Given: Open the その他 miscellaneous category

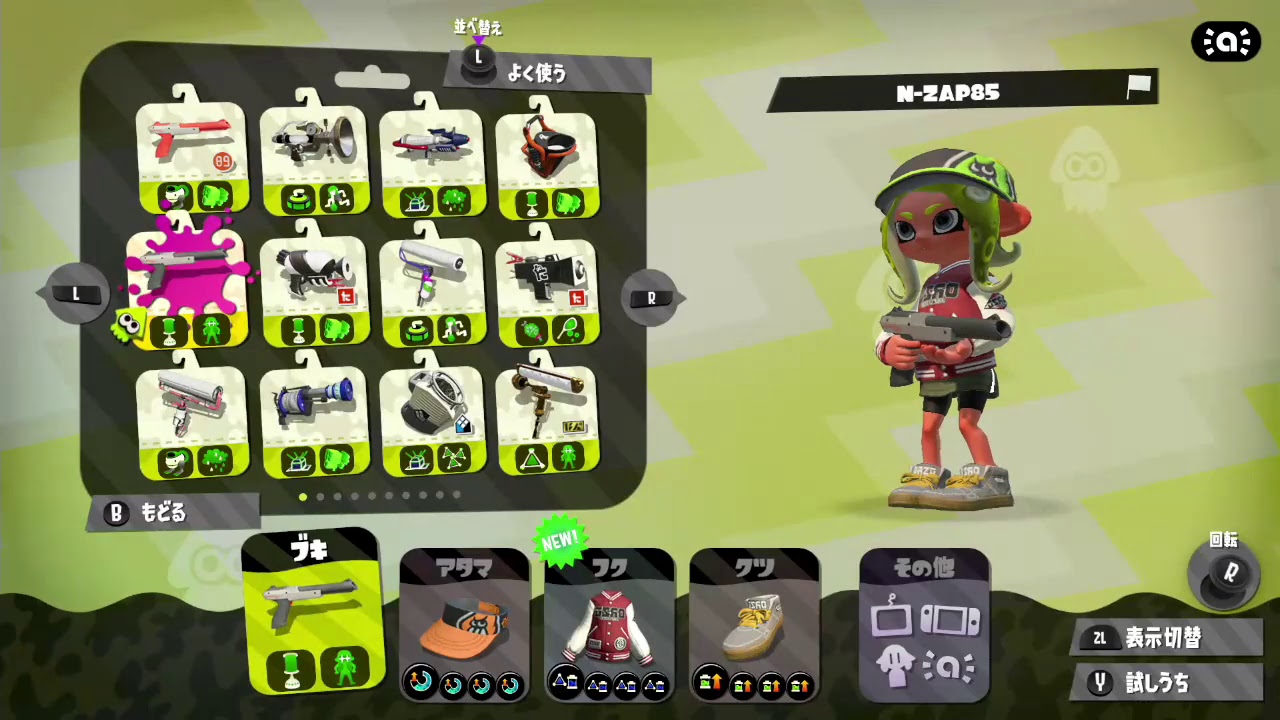Looking at the screenshot, I should 922,620.
